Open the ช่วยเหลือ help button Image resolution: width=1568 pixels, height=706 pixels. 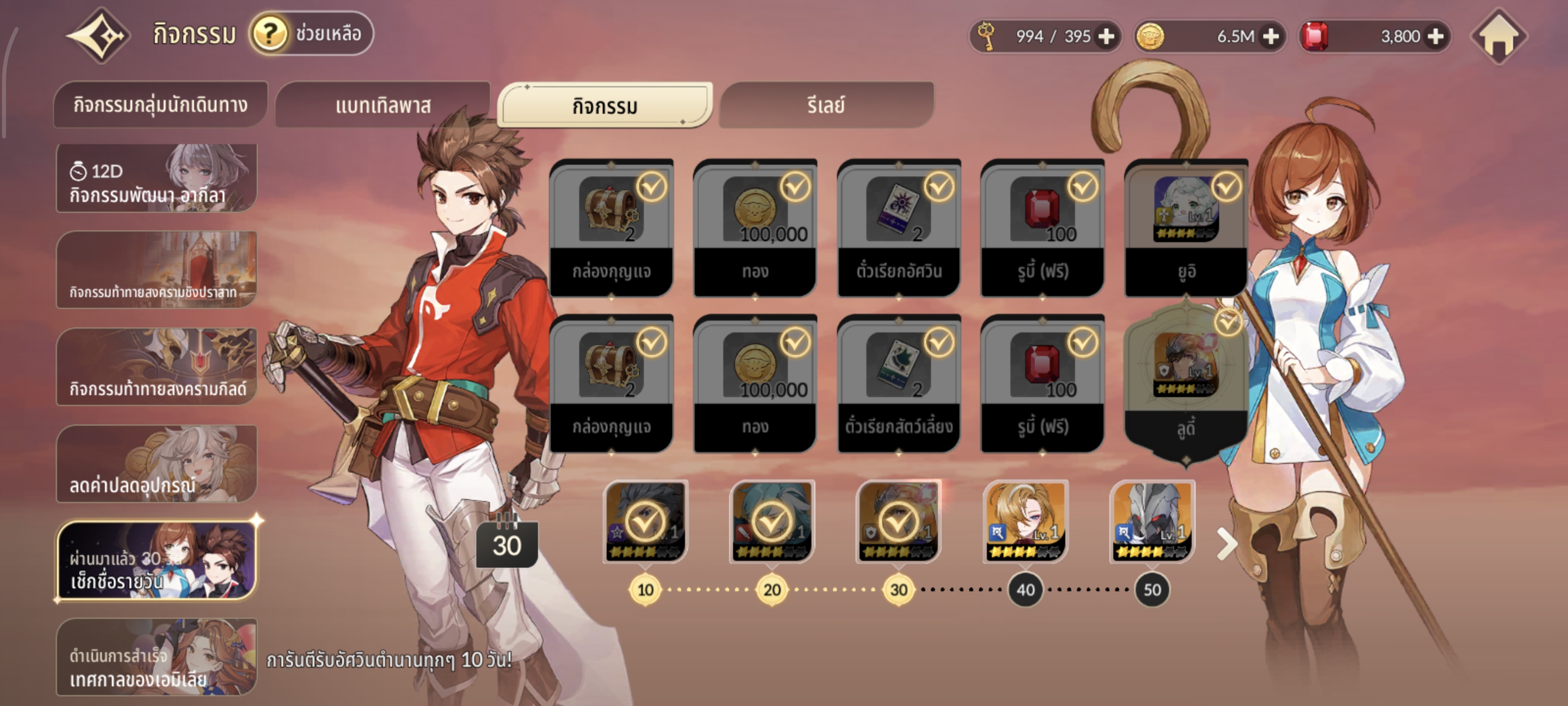click(312, 33)
